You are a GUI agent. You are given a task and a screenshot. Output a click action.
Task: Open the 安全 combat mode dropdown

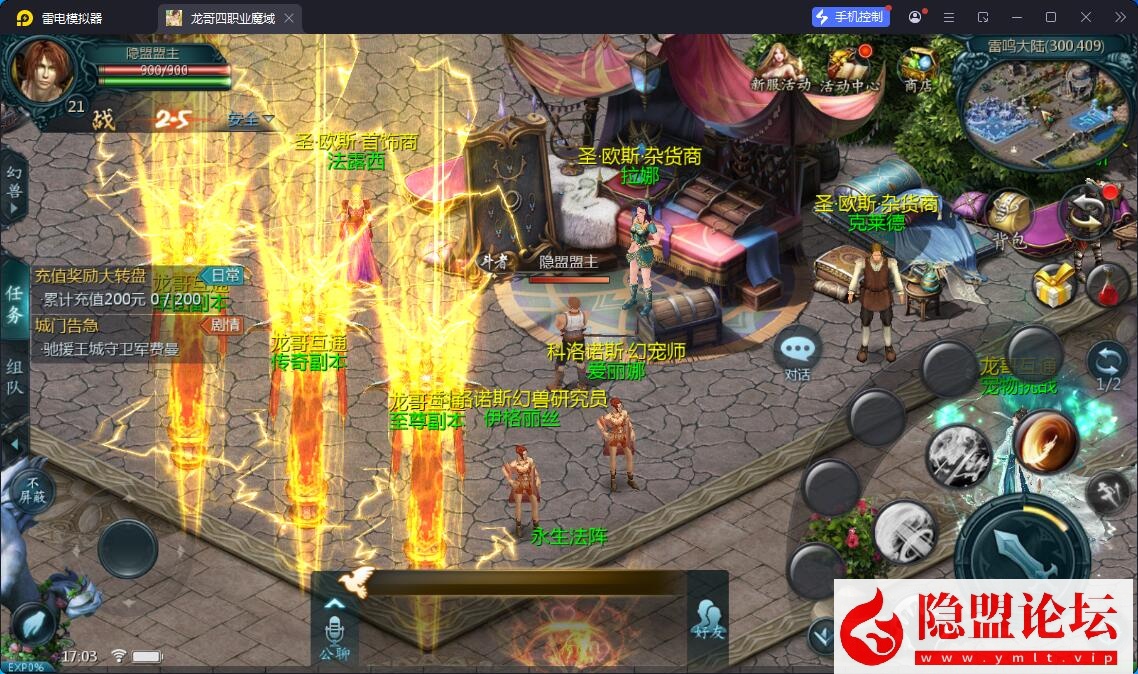pyautogui.click(x=250, y=119)
